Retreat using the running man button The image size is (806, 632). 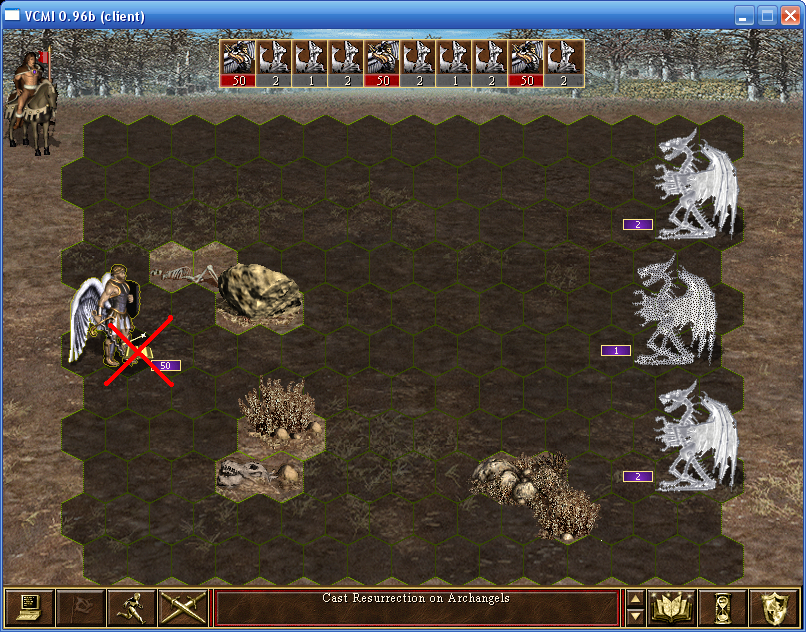pyautogui.click(x=131, y=607)
